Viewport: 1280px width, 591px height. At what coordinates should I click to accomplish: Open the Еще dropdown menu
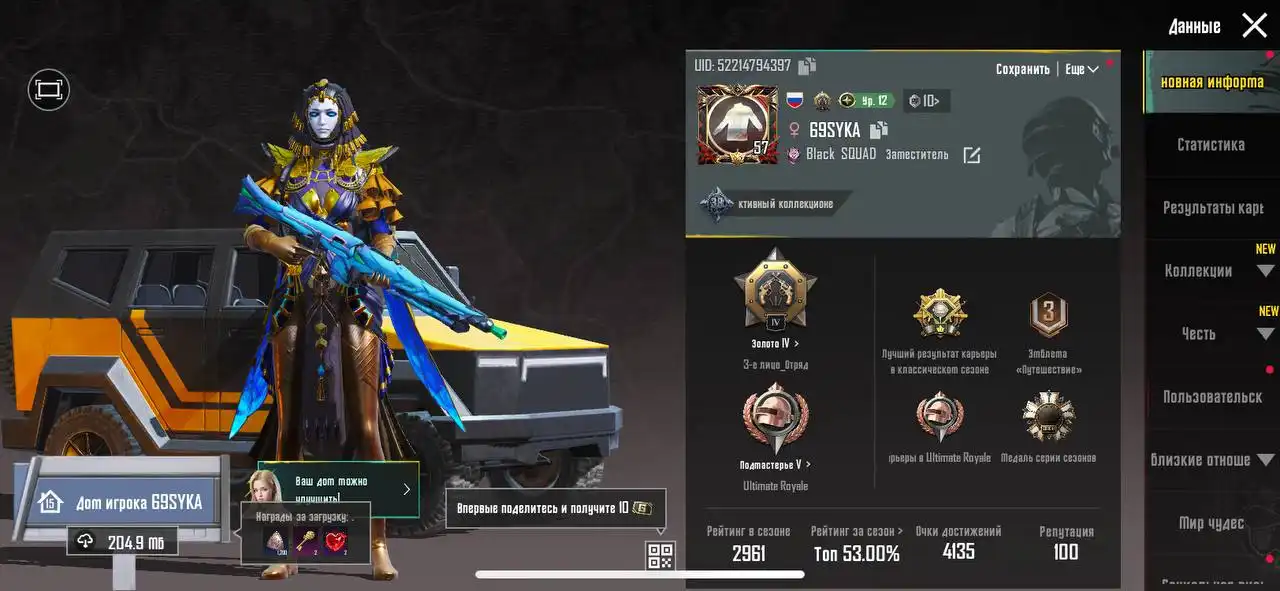click(x=1082, y=69)
